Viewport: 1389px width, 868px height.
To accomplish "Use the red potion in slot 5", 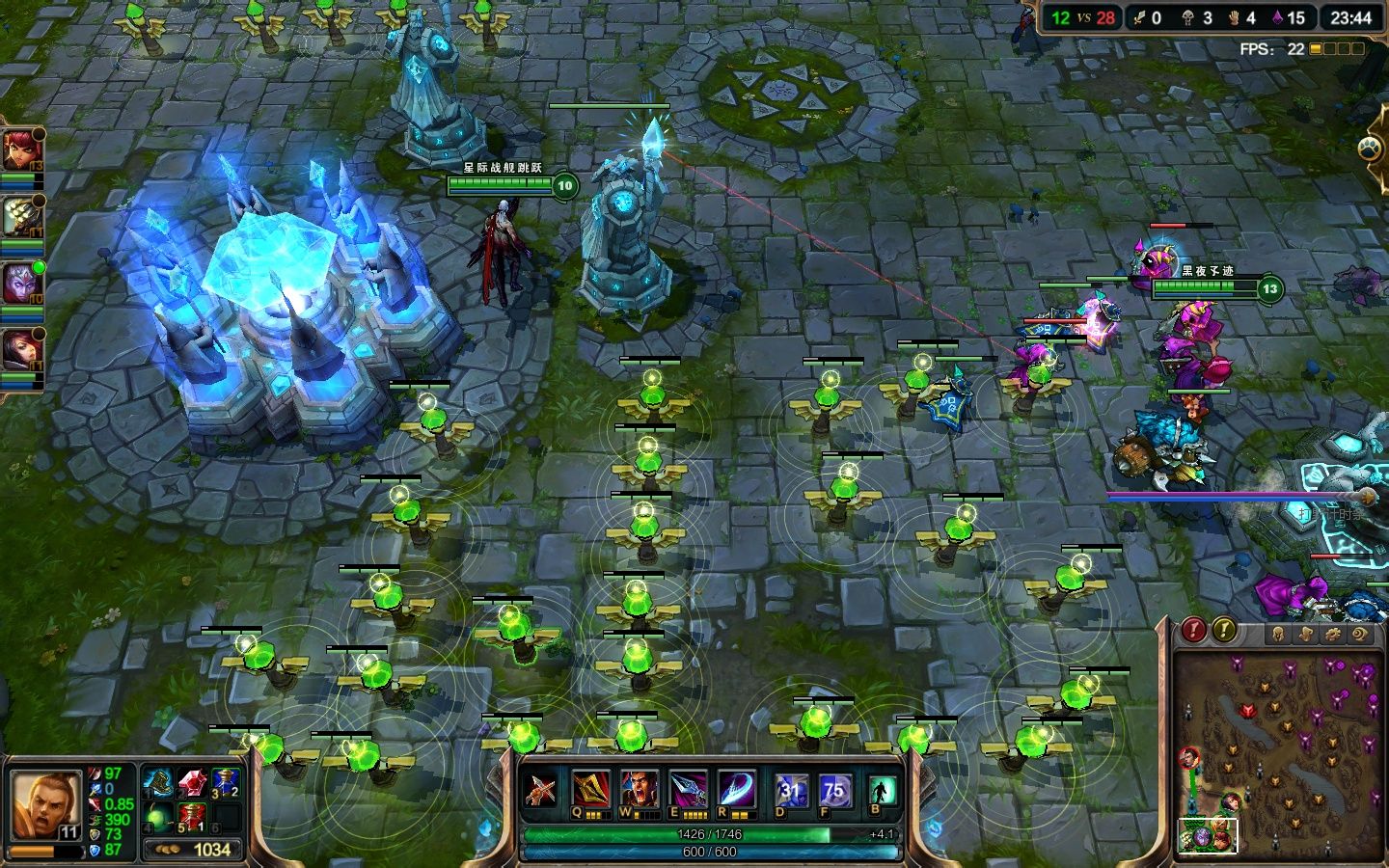I will tap(192, 817).
